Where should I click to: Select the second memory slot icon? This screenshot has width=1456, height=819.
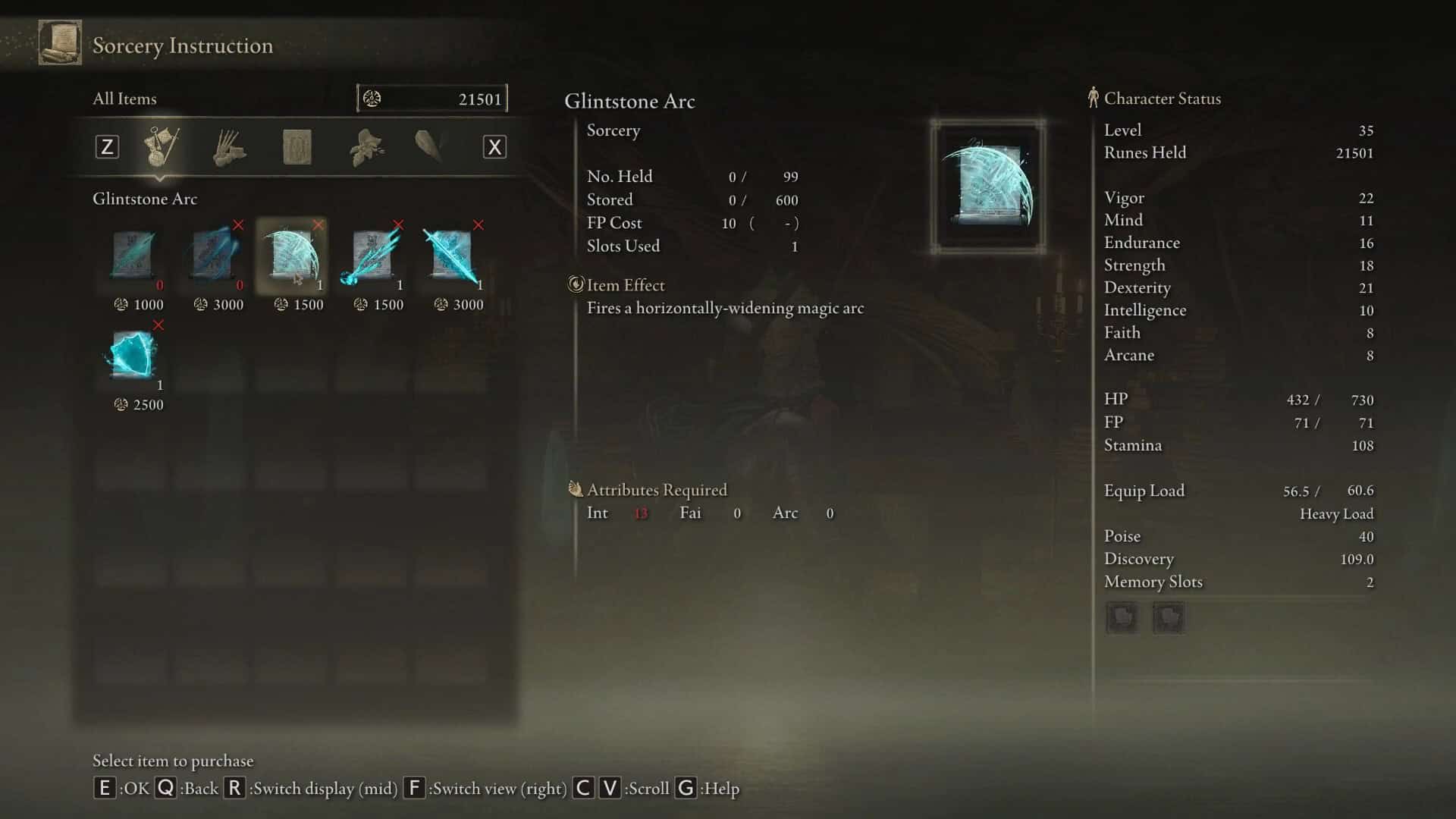pyautogui.click(x=1168, y=617)
